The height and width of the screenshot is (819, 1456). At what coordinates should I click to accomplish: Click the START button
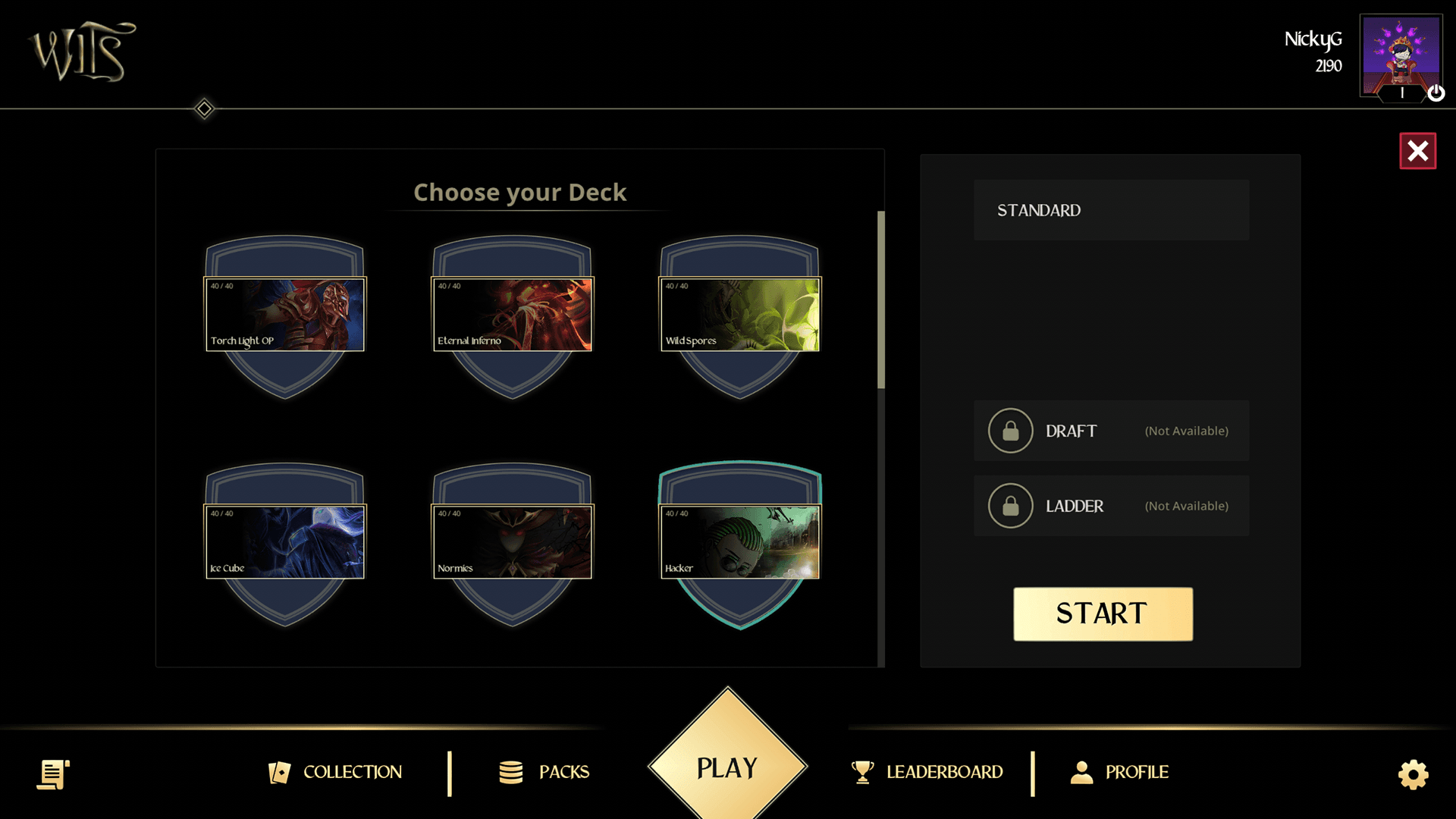[1103, 613]
